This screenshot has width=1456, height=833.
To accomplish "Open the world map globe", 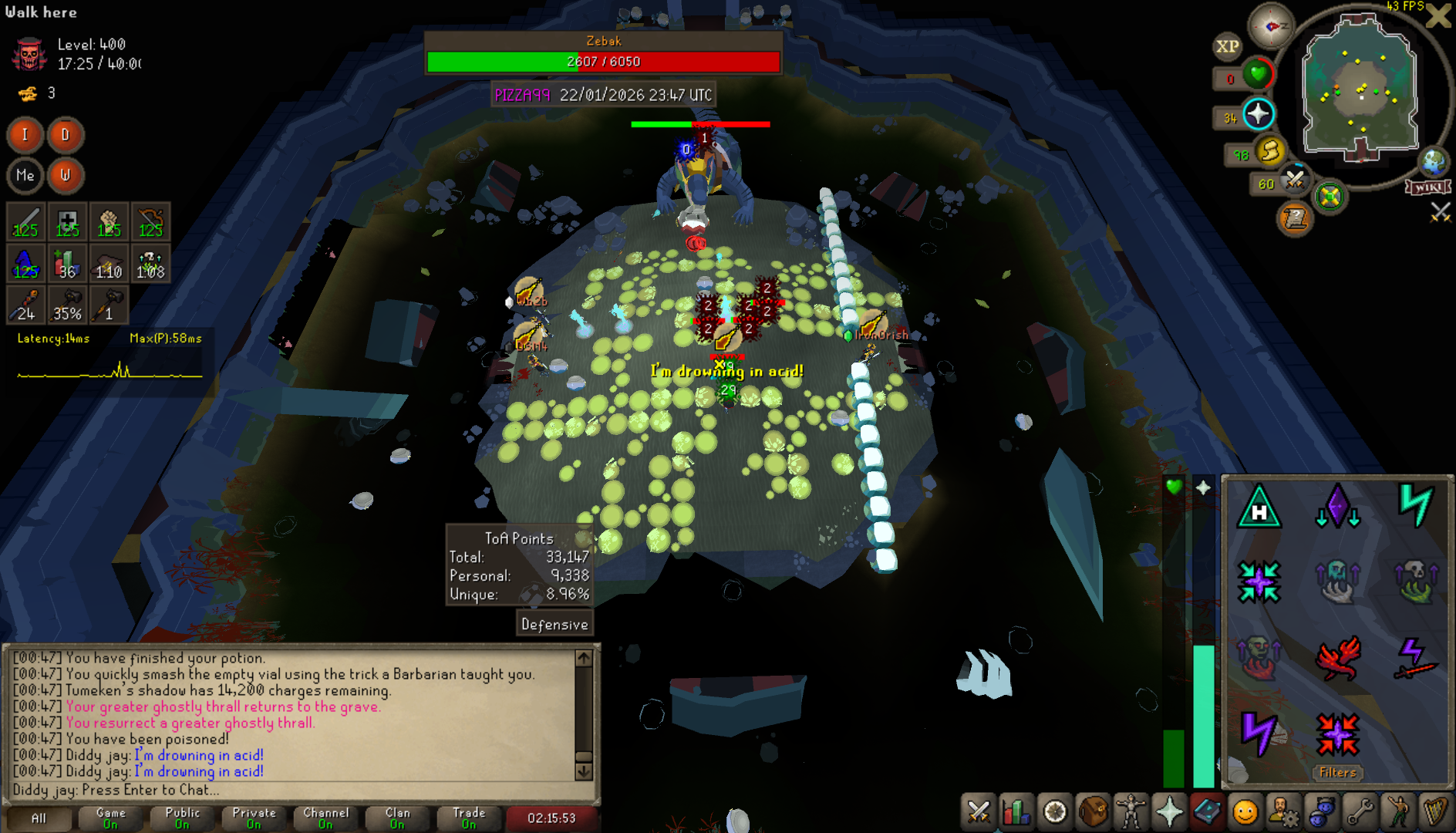I will click(x=1434, y=162).
